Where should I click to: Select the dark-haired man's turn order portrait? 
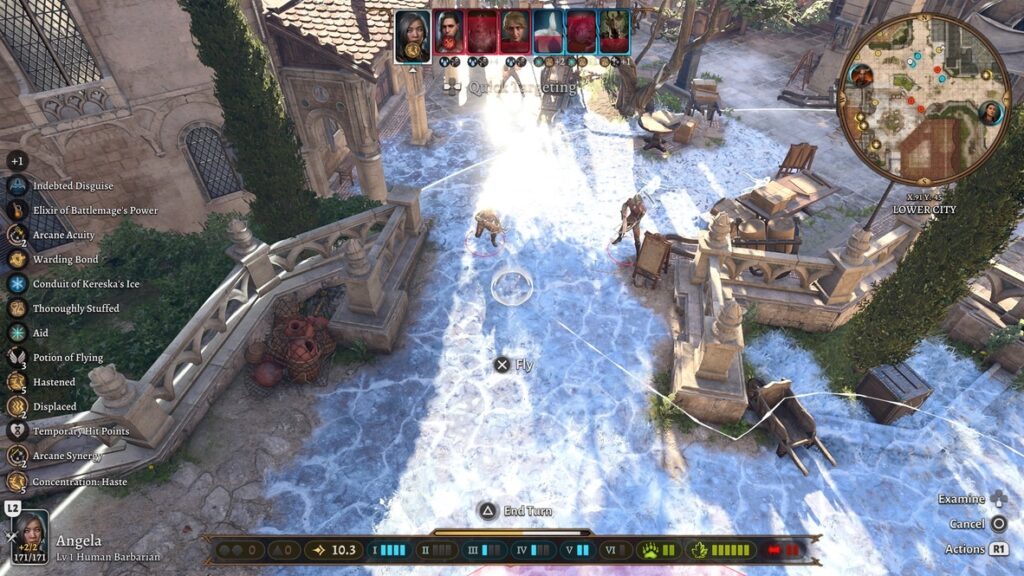click(448, 32)
